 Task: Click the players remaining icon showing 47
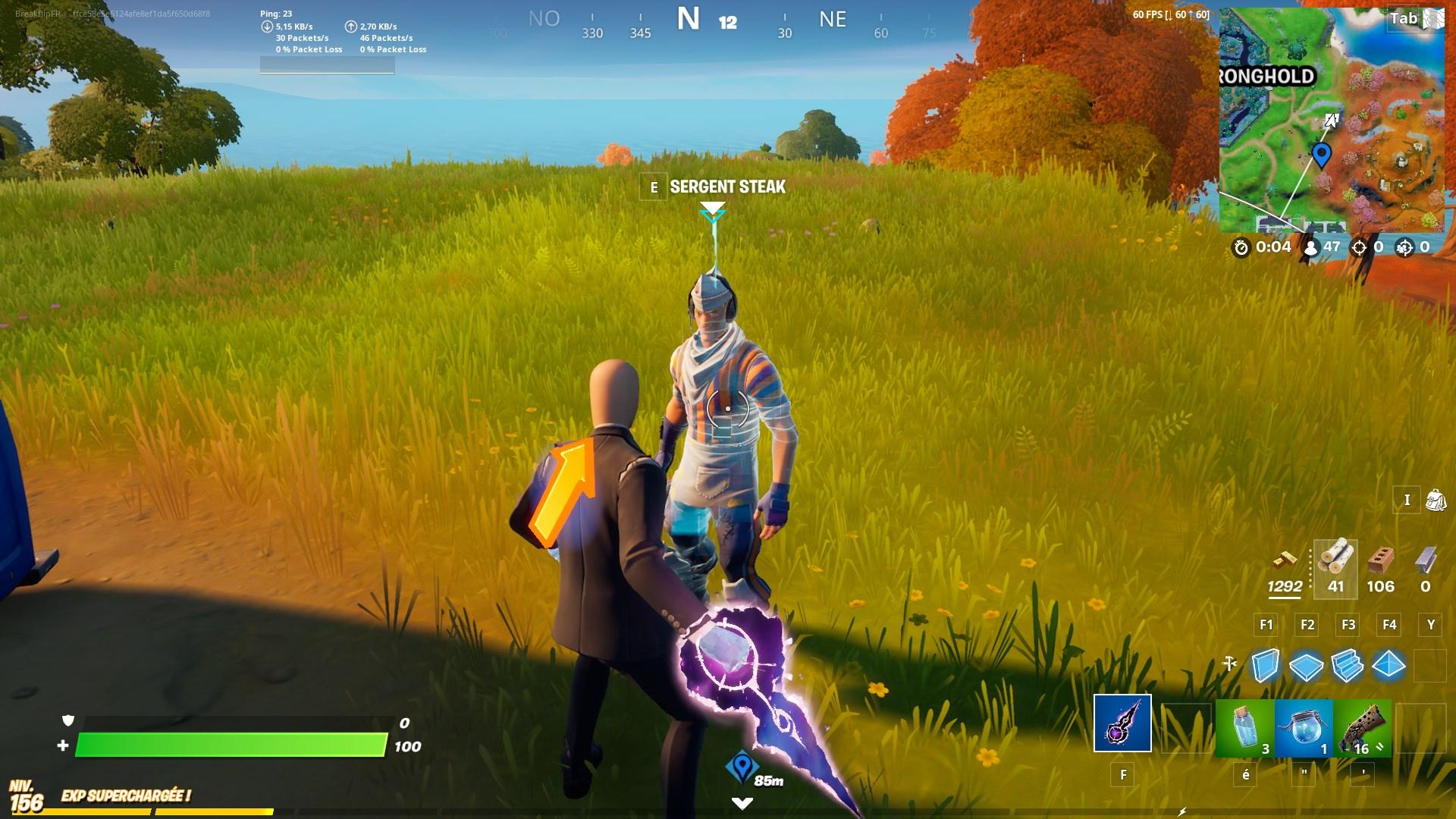(x=1310, y=245)
